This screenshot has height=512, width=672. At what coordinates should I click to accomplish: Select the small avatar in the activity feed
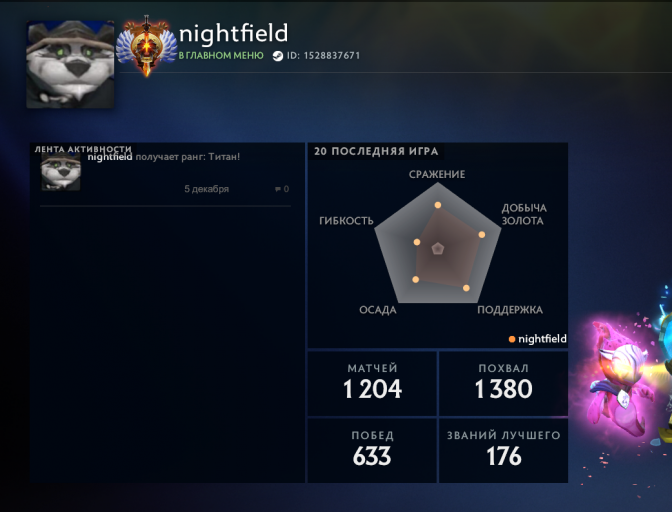tap(60, 171)
